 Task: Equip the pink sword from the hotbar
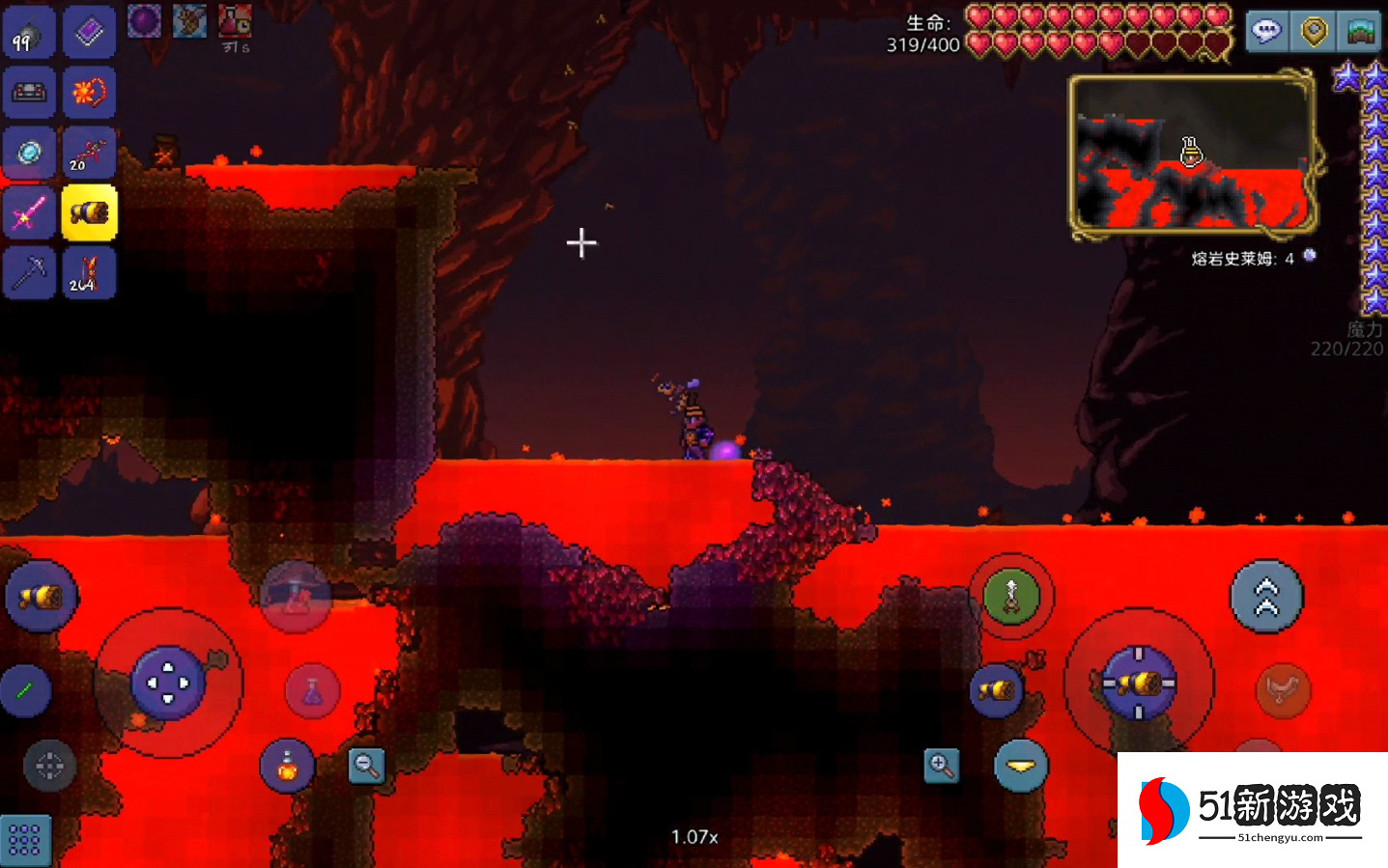pos(28,213)
